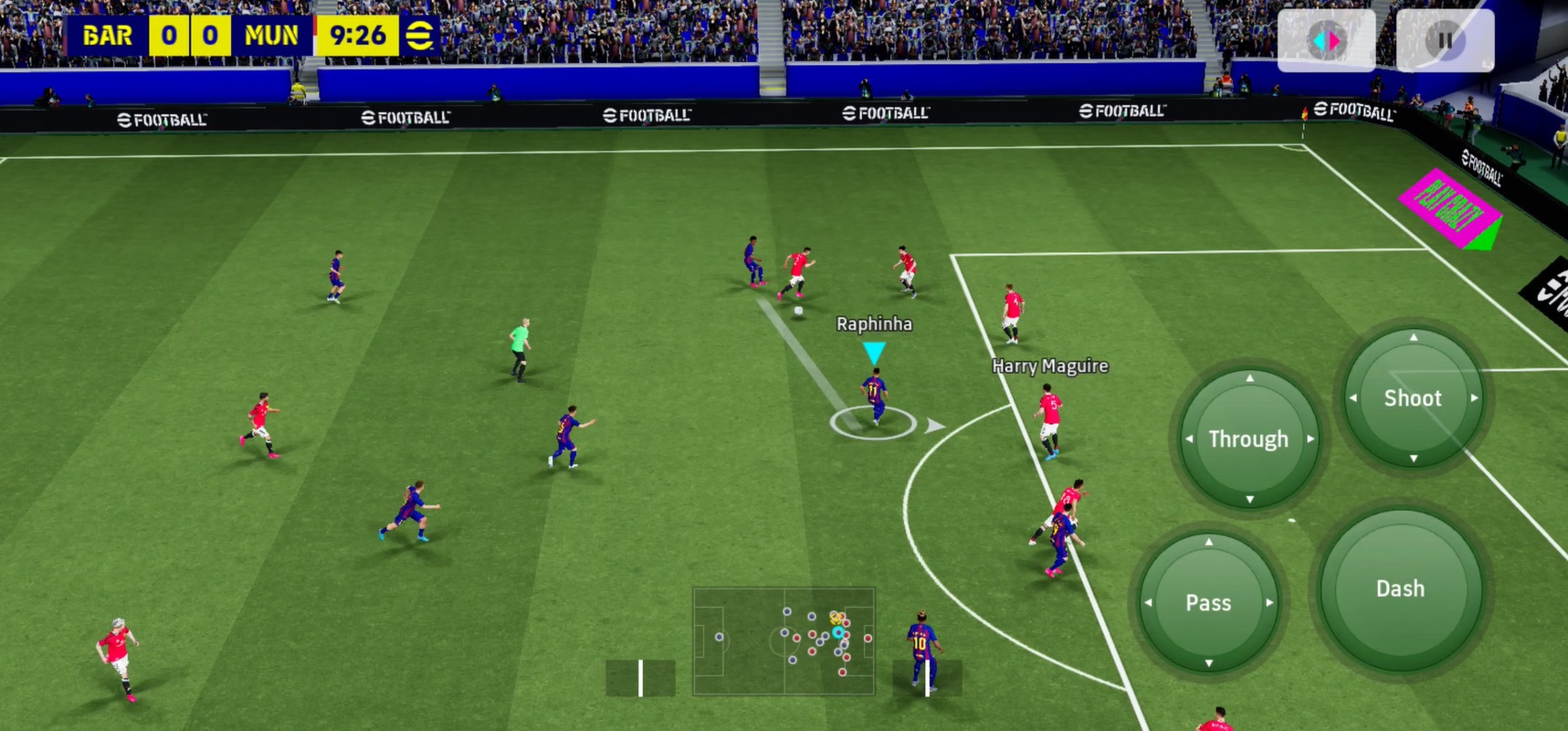Click the pitch radar minimap
1568x731 pixels.
784,641
